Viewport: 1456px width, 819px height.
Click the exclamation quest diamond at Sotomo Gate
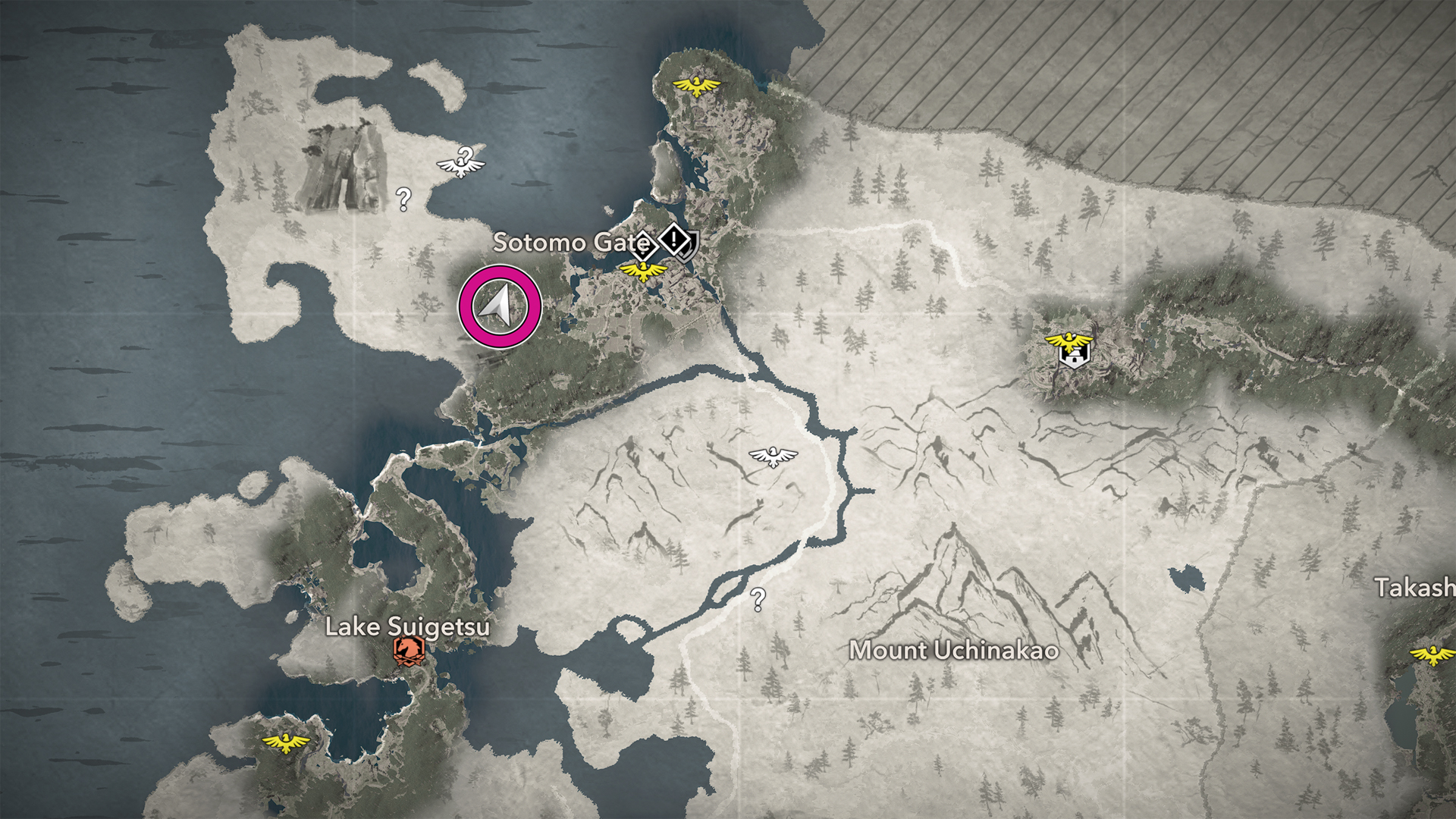pos(674,240)
